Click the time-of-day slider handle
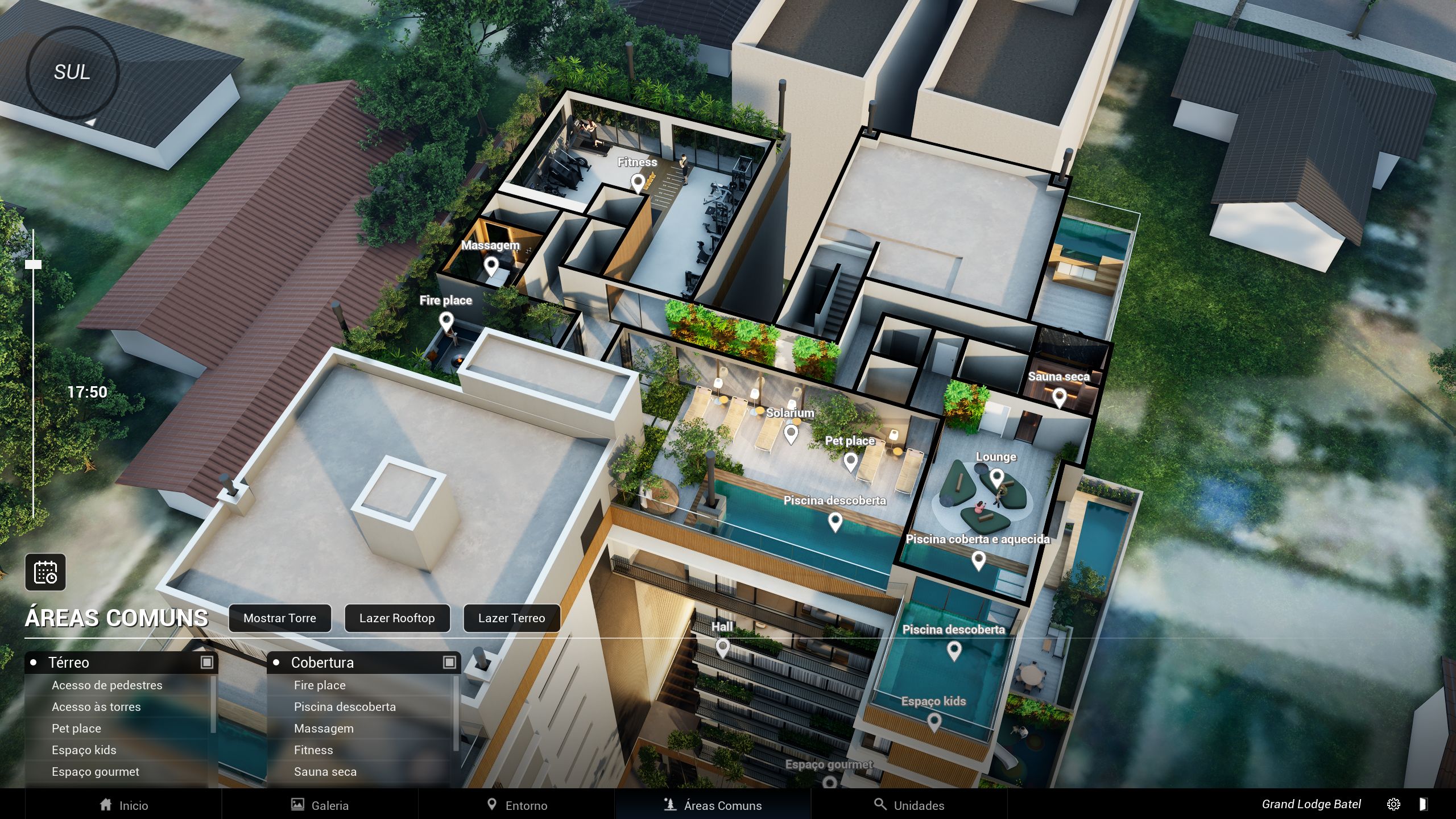Viewport: 1456px width, 819px height. [x=34, y=264]
